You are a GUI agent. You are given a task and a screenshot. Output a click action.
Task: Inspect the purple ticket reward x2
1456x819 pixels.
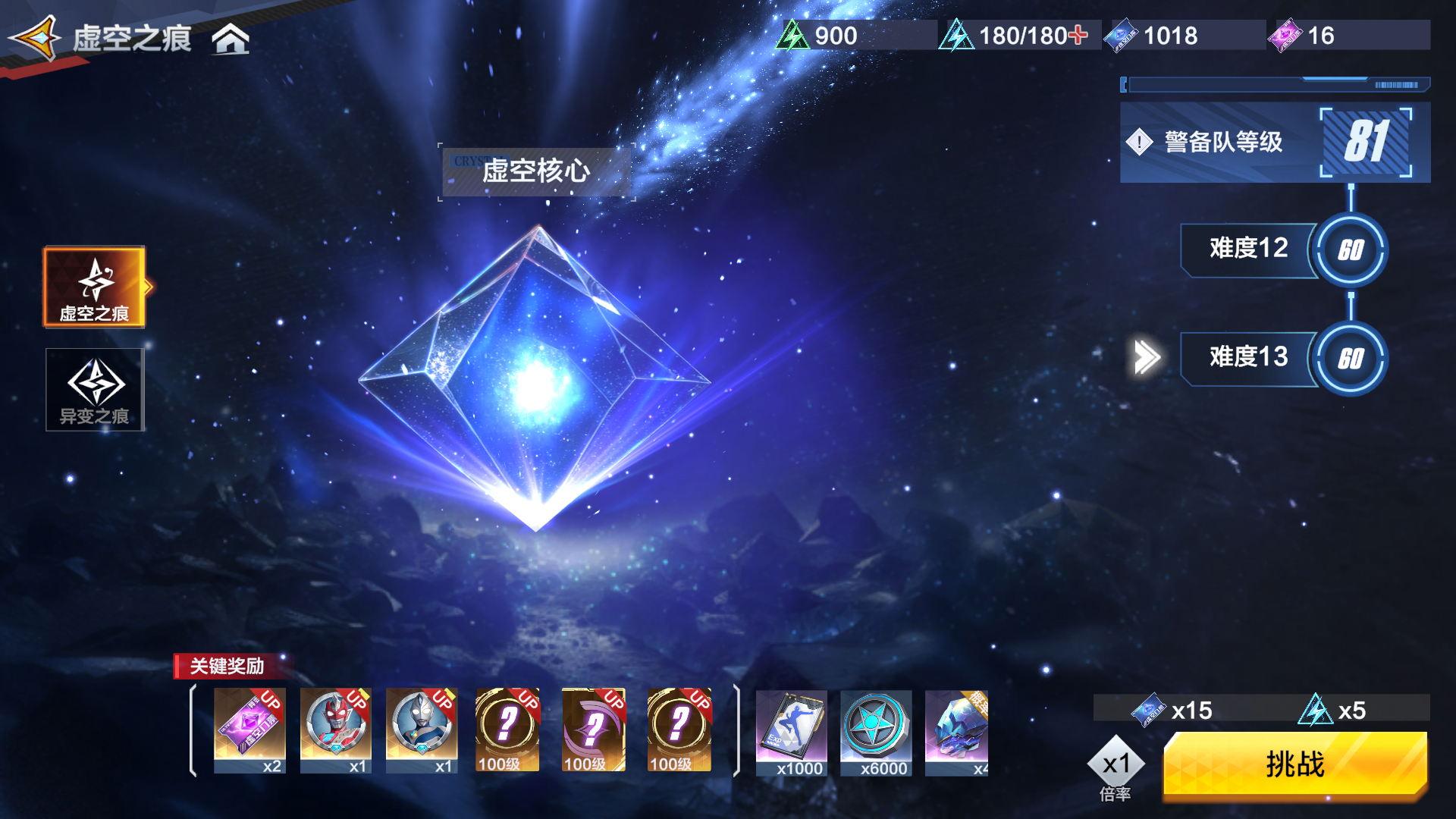(x=249, y=730)
